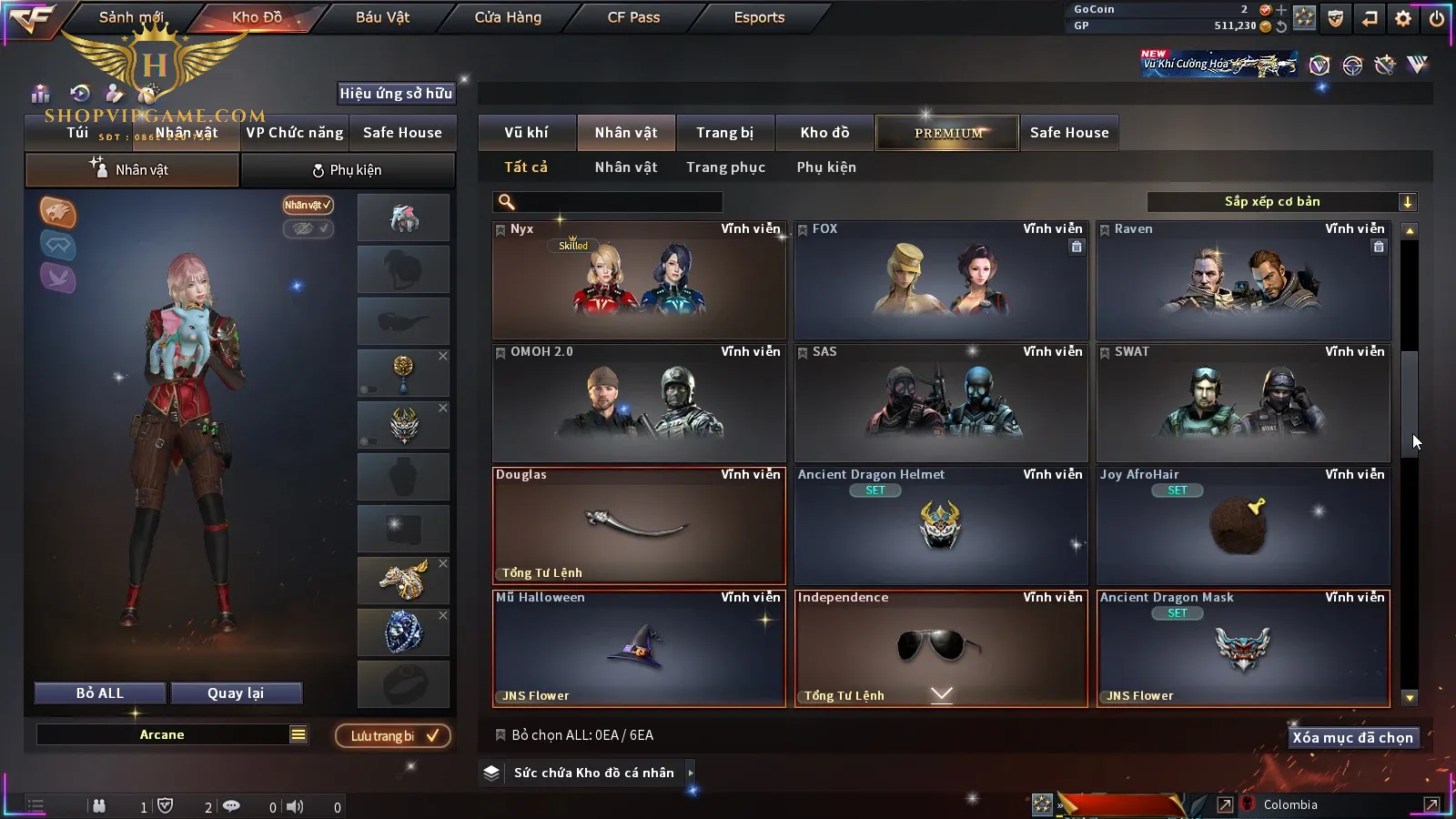1456x819 pixels.
Task: Click the Quay lại button
Action: 236,693
